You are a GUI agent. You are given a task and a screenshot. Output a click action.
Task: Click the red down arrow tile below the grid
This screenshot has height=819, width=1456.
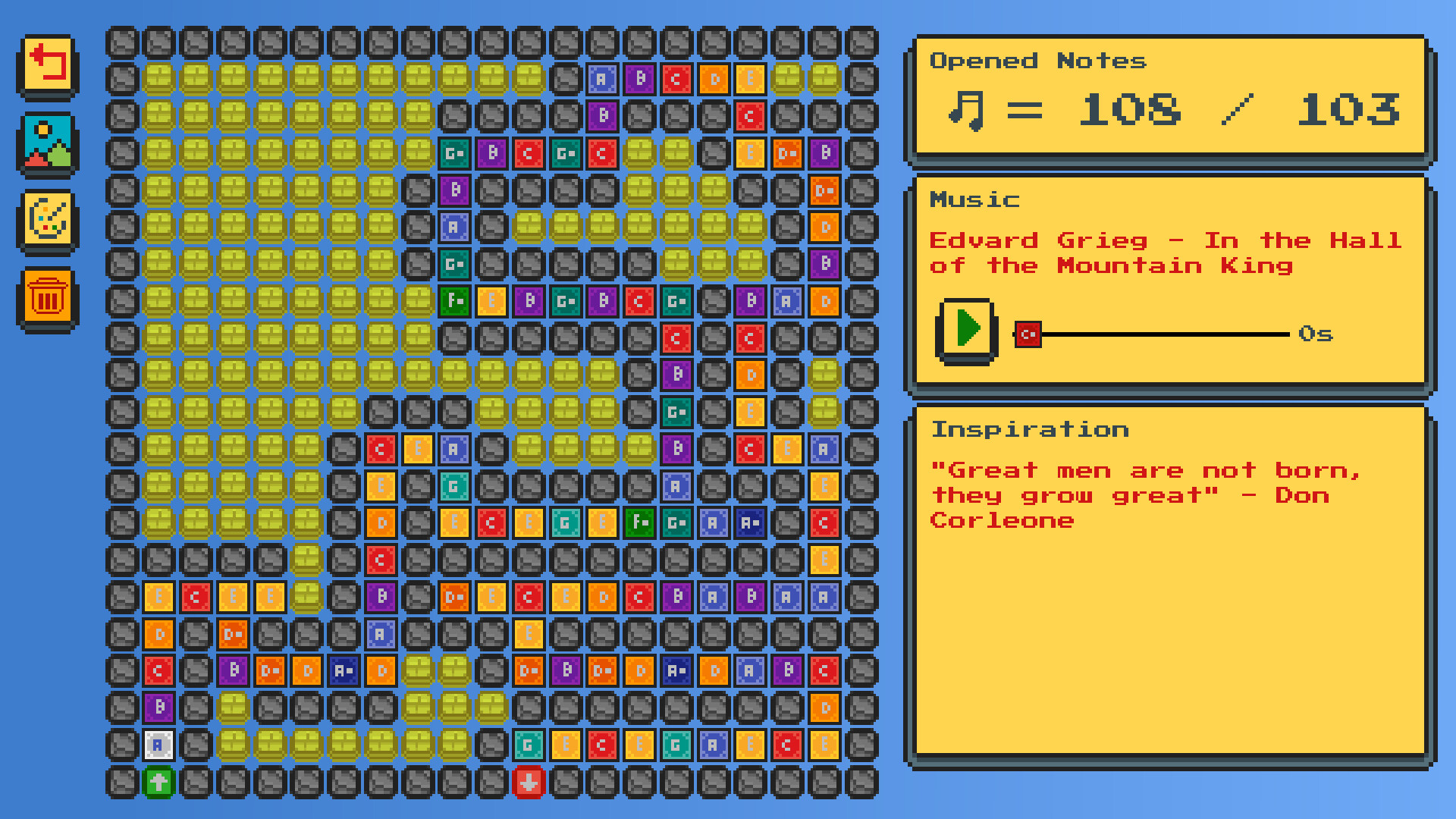(x=529, y=783)
